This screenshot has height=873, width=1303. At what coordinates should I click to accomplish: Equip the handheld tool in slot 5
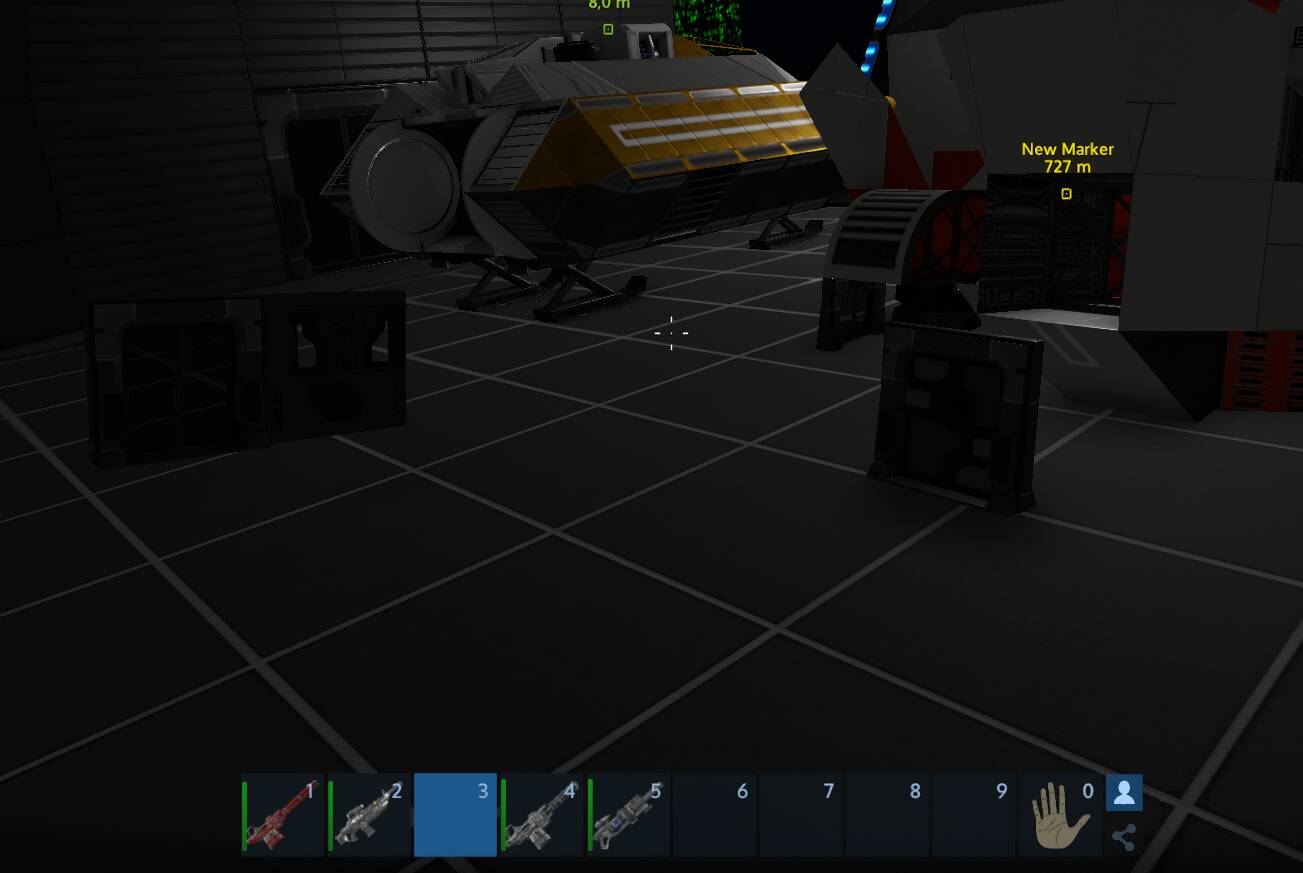click(x=628, y=815)
